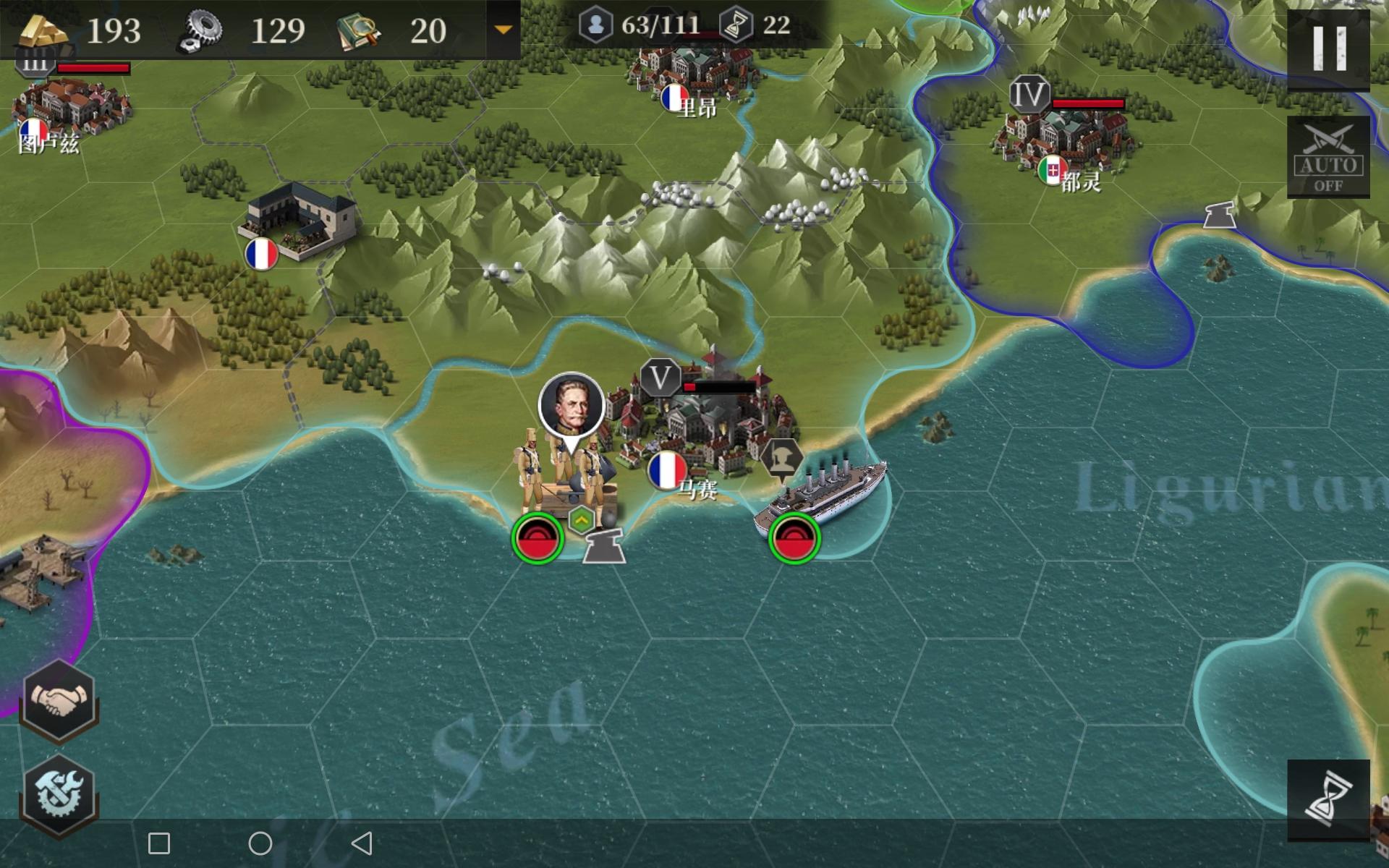Expand the resource bar dropdown arrow

coord(503,30)
